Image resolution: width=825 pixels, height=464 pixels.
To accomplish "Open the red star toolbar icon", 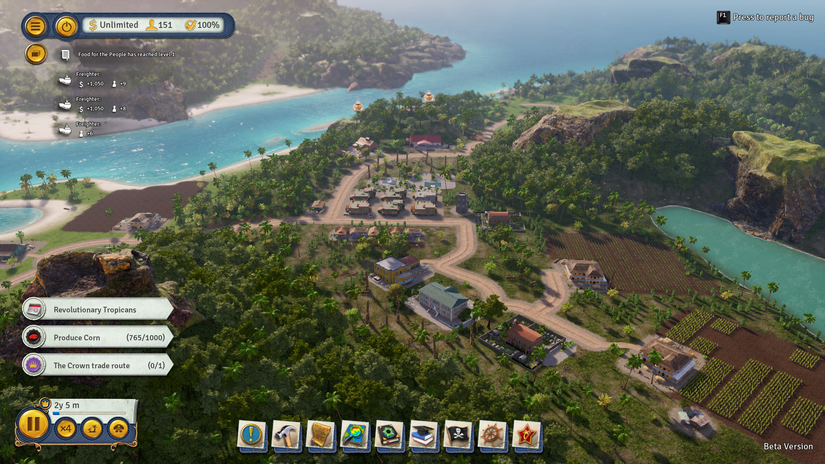I will click(x=527, y=435).
